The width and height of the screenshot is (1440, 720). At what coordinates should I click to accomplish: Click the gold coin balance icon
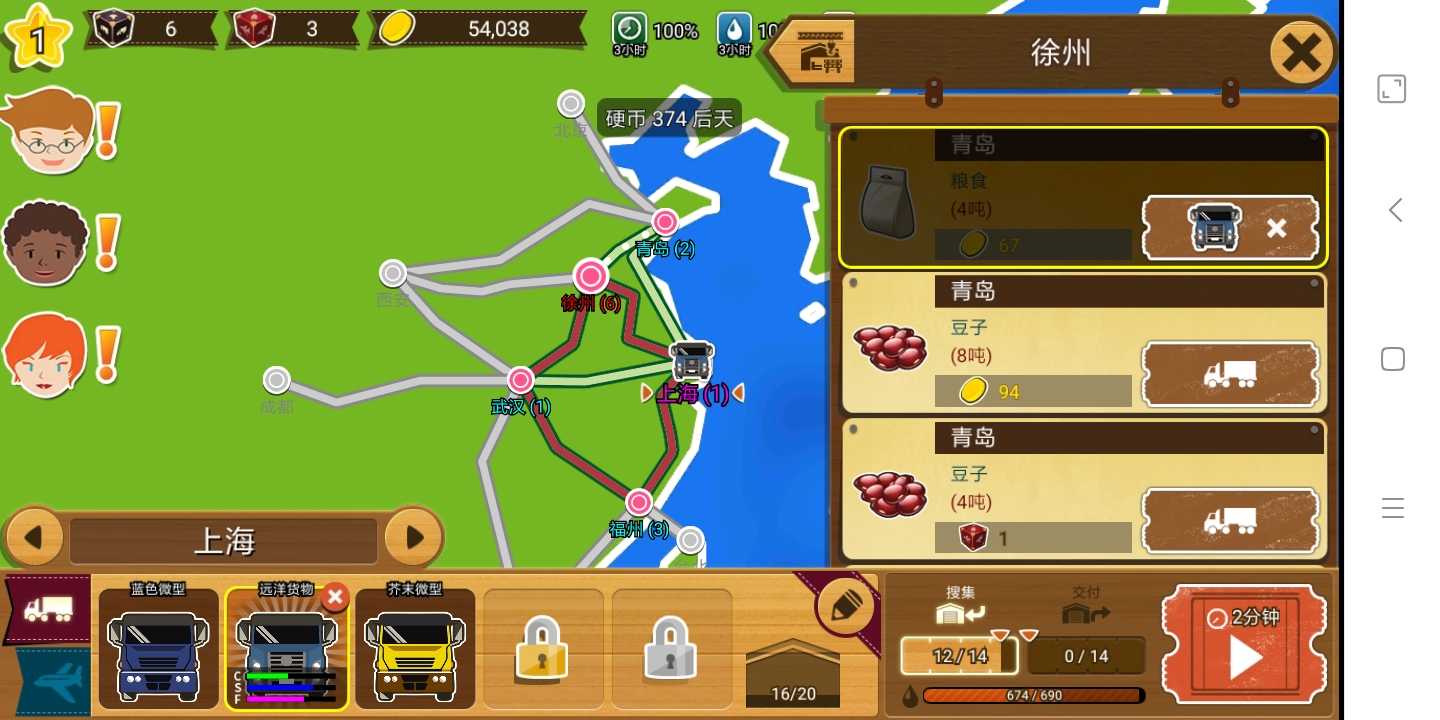coord(396,28)
